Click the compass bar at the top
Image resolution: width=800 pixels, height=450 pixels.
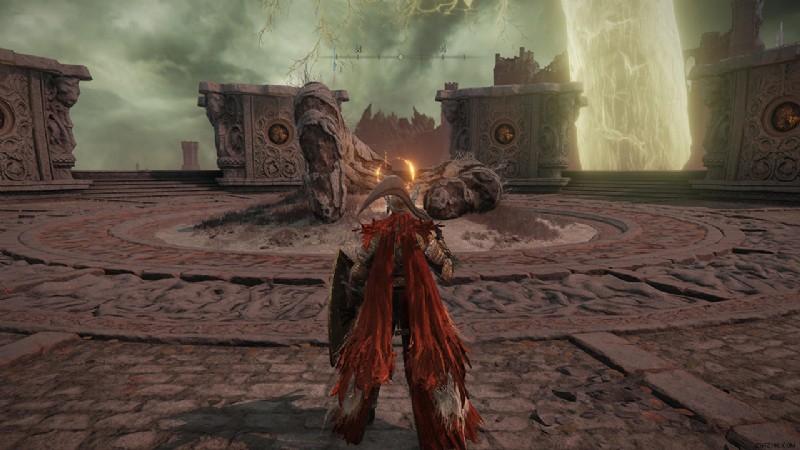point(400,56)
